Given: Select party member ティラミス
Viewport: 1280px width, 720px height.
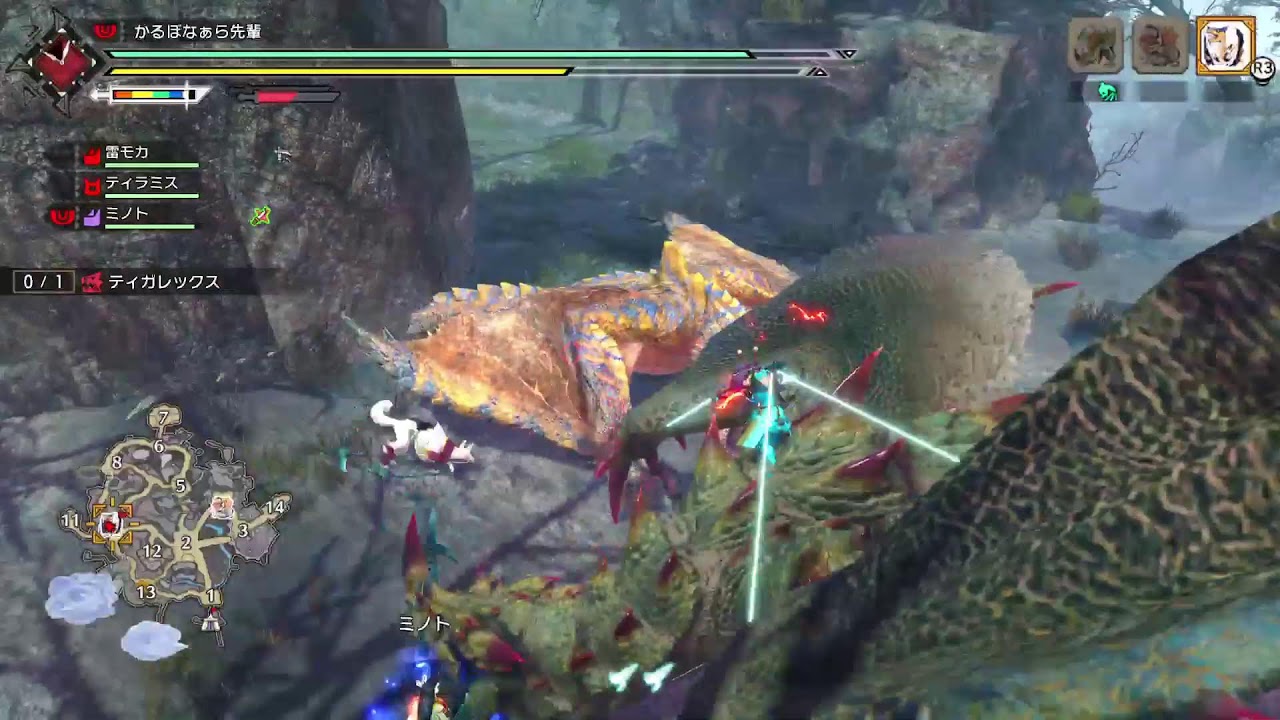Looking at the screenshot, I should tap(140, 184).
